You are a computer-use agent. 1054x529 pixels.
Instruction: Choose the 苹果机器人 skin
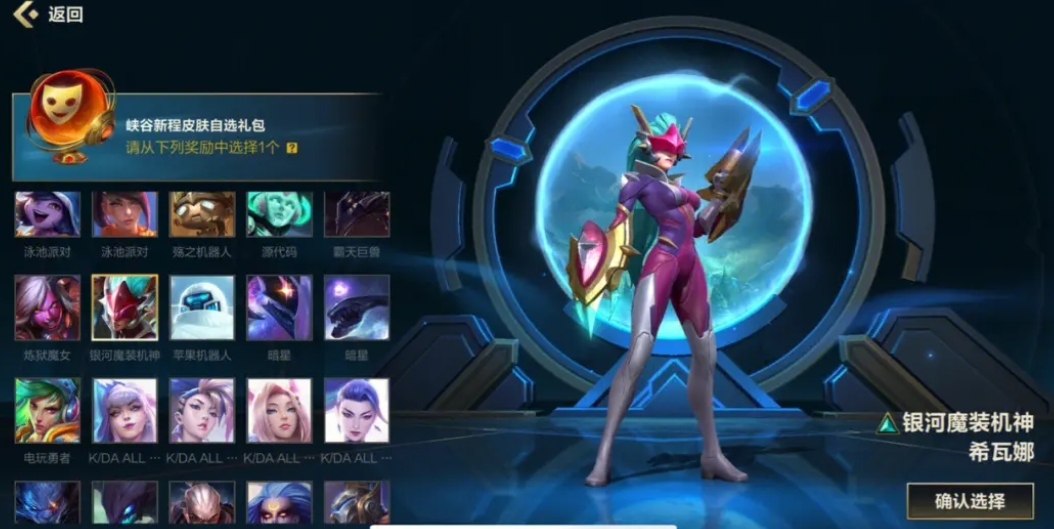[202, 308]
